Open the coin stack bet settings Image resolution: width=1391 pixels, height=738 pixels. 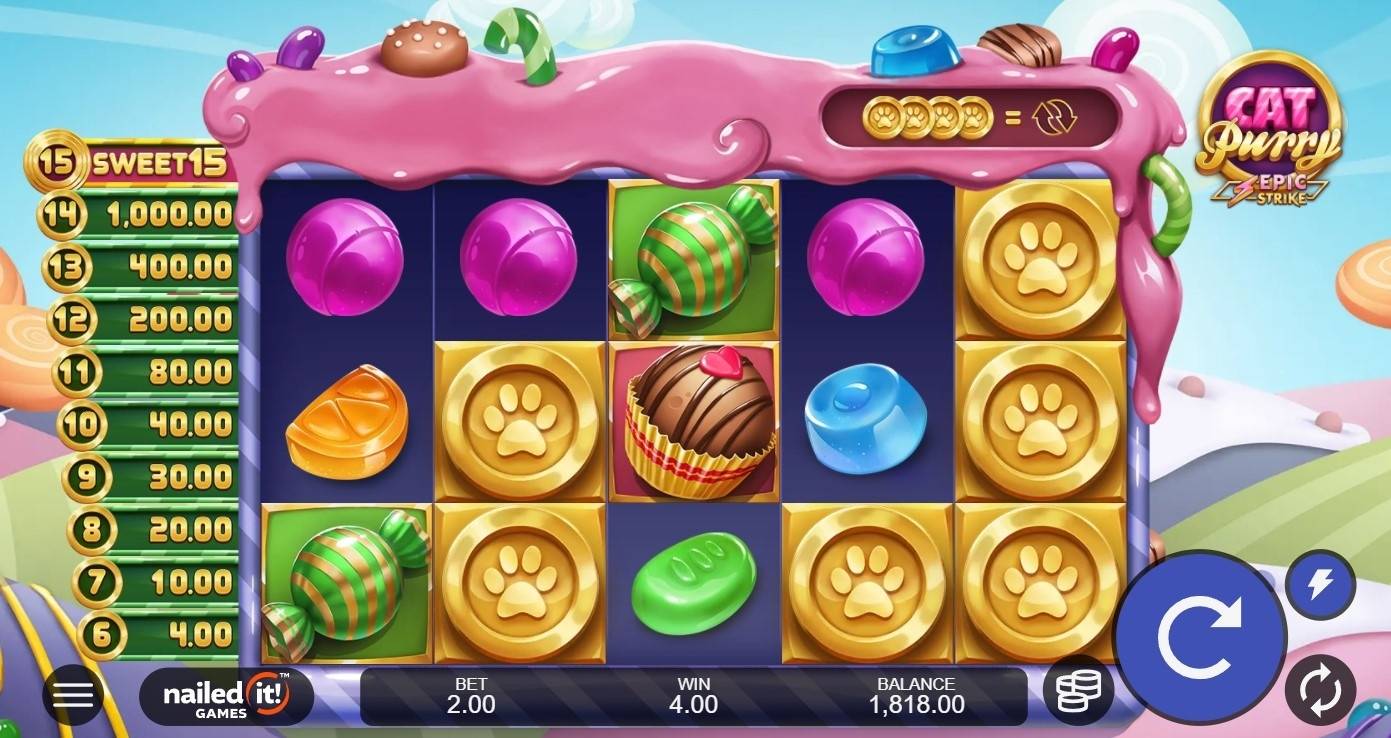click(x=1078, y=689)
